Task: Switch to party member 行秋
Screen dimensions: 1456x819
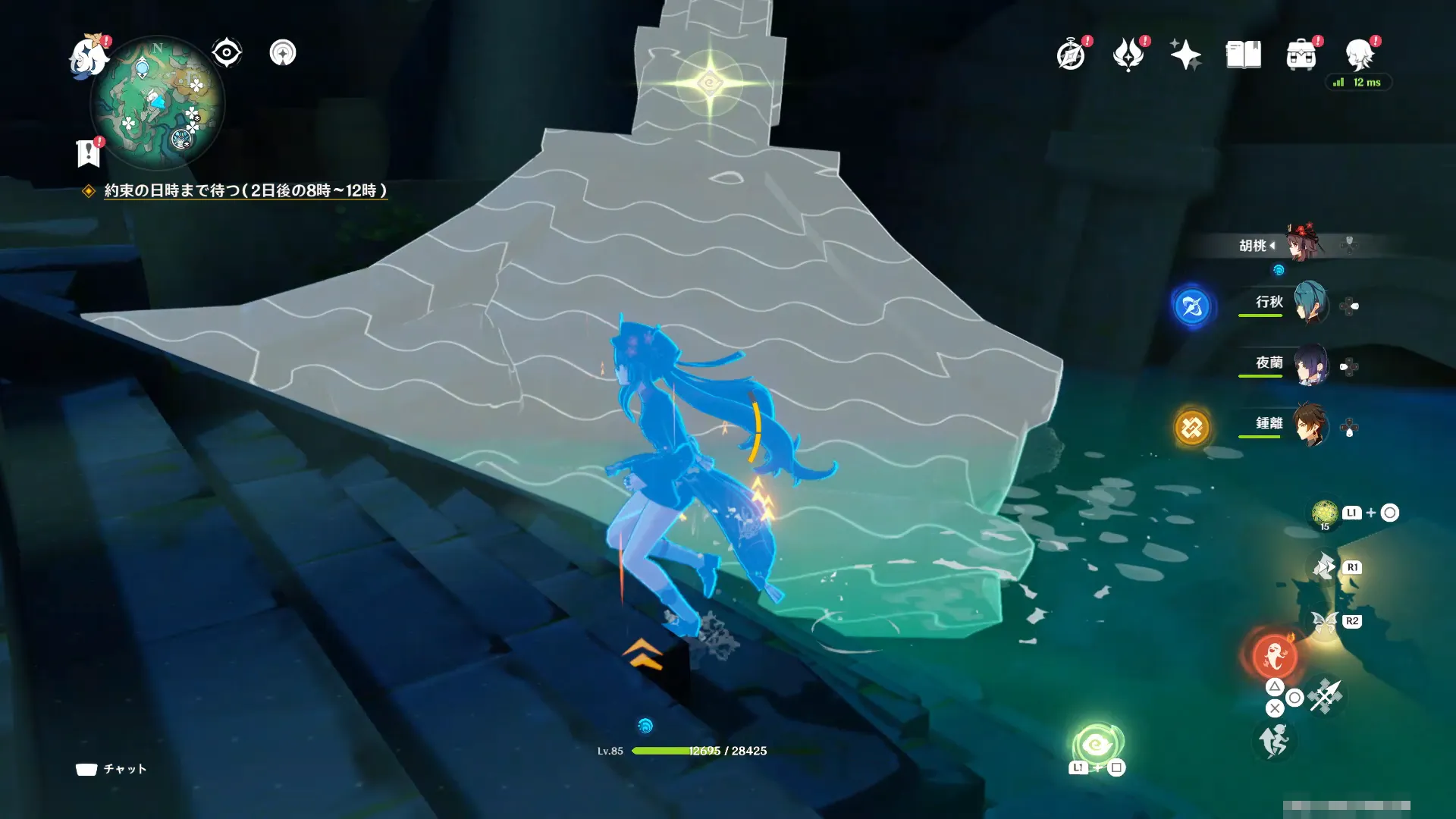Action: point(1309,303)
